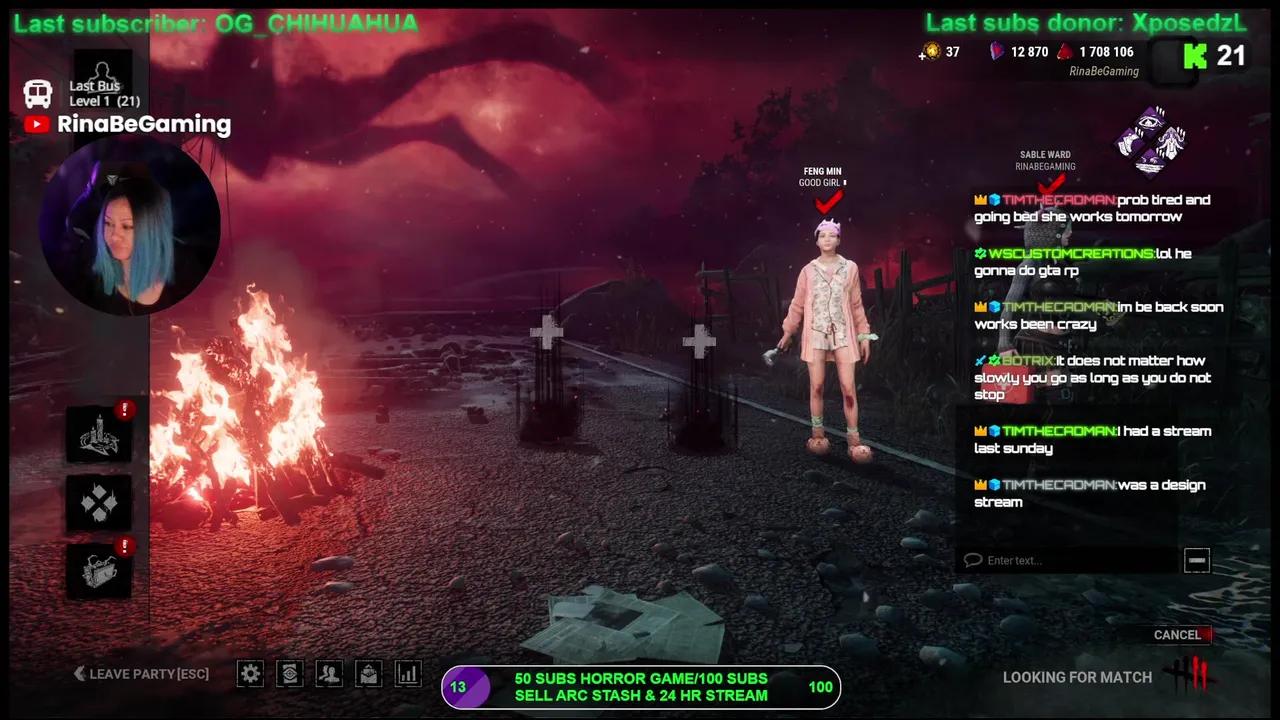Click the chat Enter text field

[x=1070, y=560]
